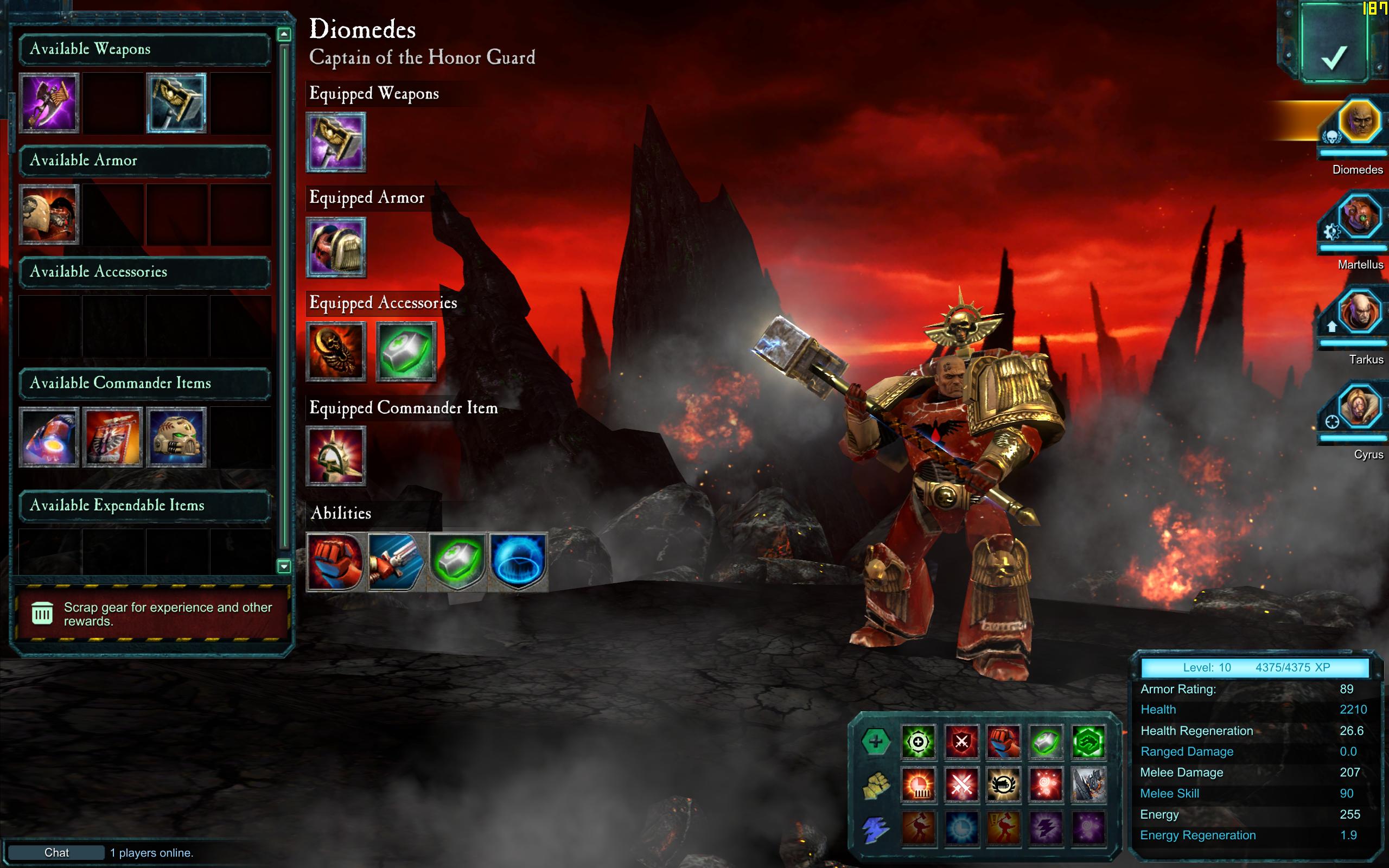Select the equipped green medkit accessory

[x=406, y=352]
